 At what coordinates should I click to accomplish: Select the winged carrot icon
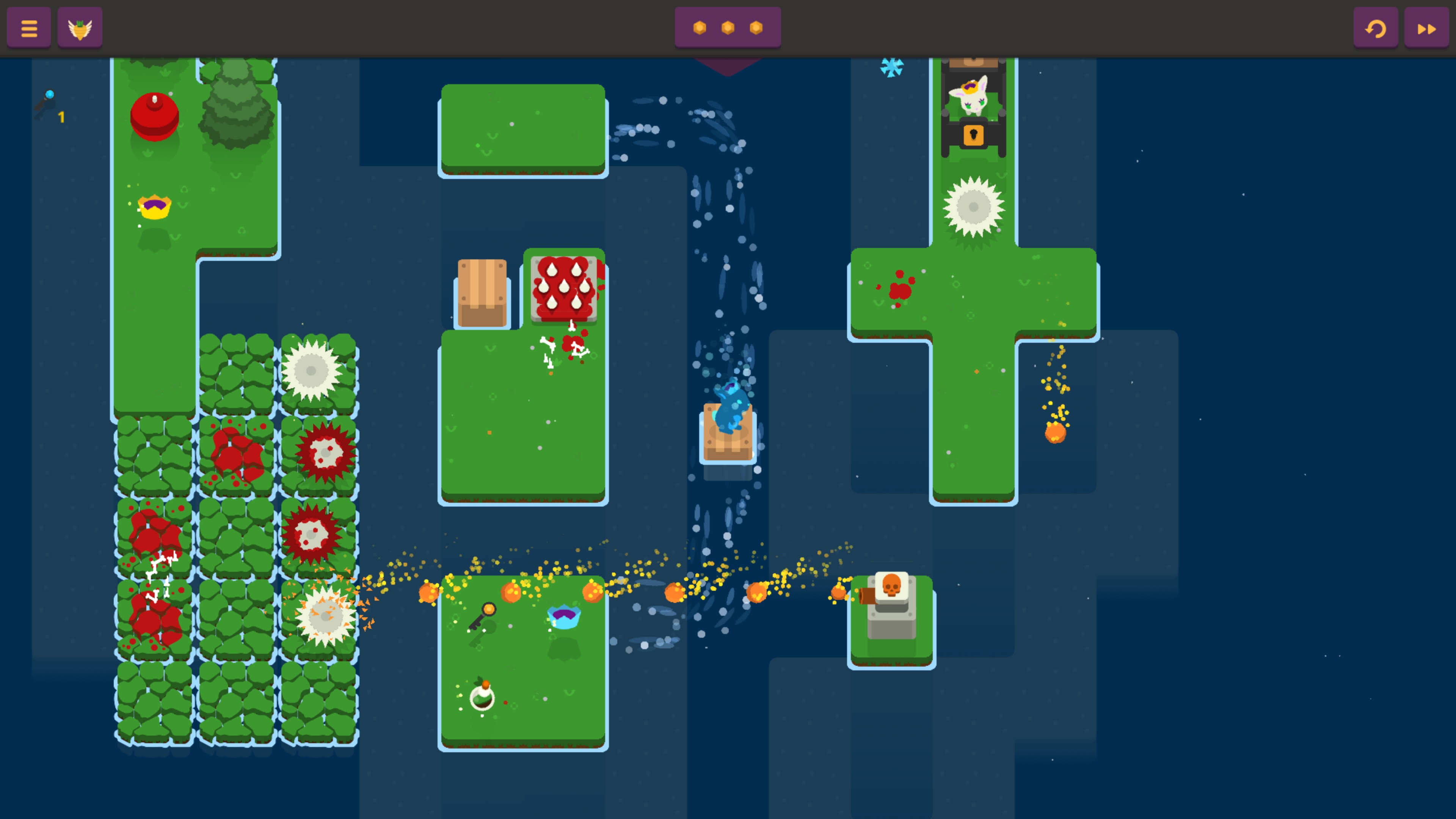point(80,27)
